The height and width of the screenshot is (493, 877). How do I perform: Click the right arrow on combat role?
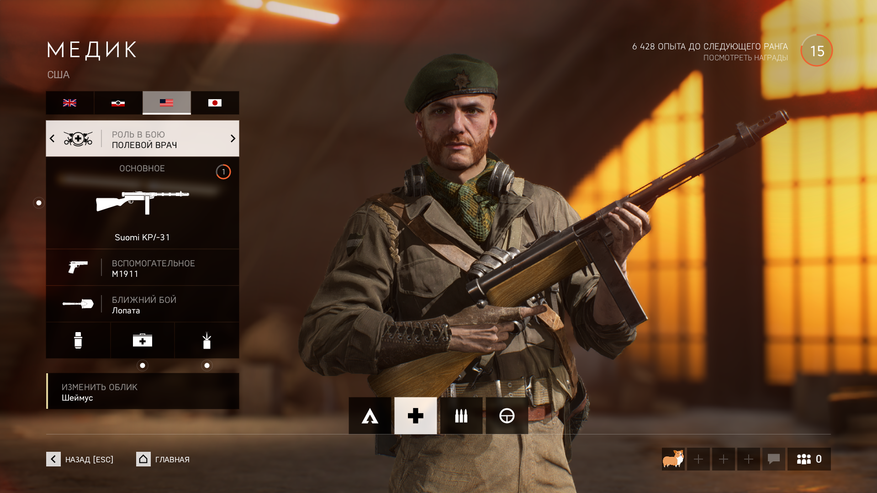pos(233,139)
